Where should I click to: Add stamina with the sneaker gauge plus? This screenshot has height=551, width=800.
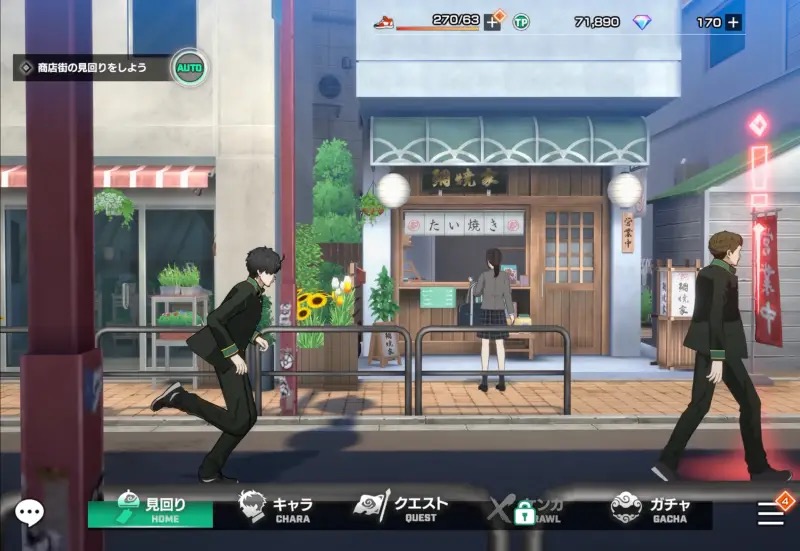coord(492,22)
